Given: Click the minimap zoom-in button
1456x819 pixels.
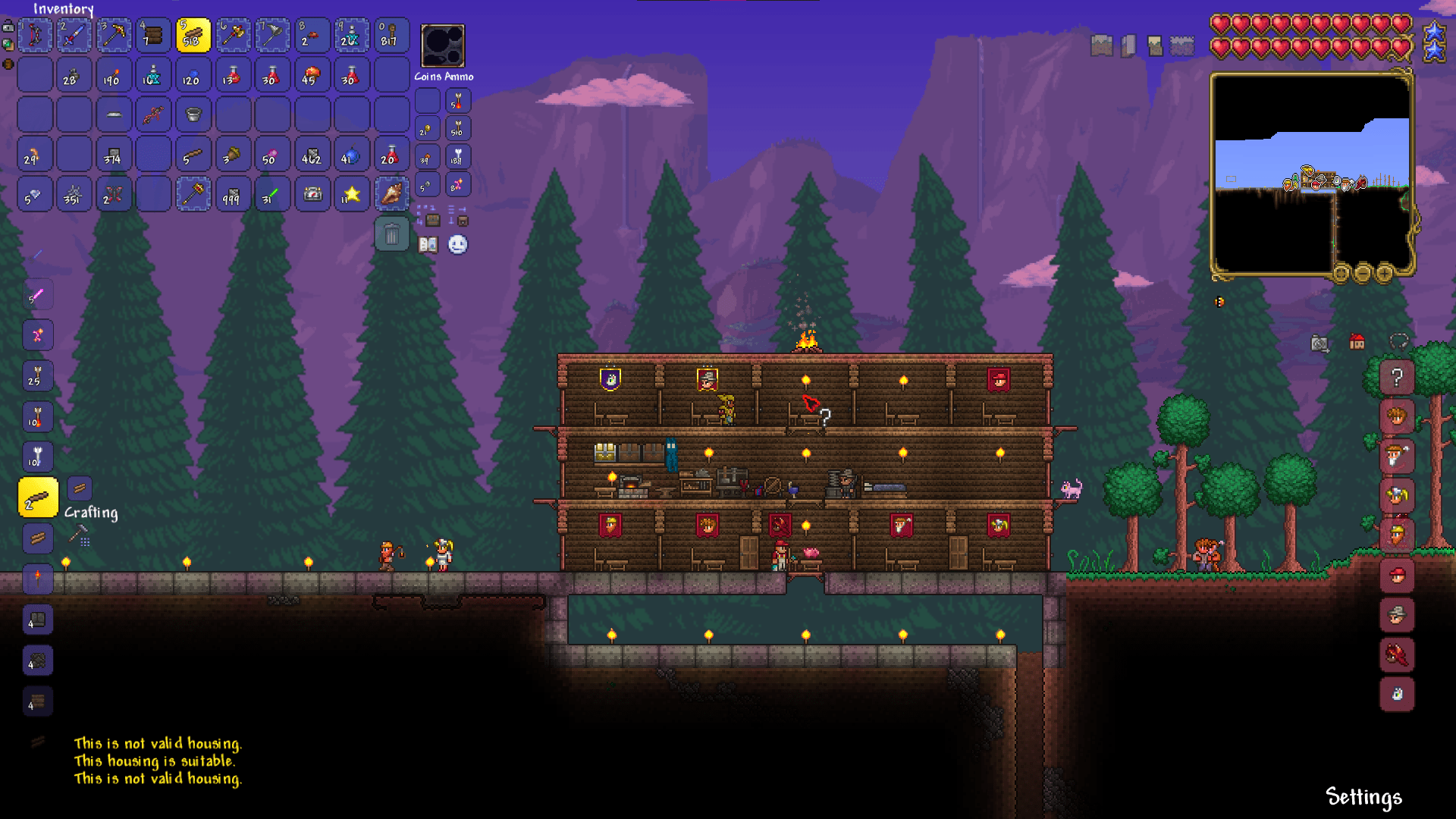Looking at the screenshot, I should 1384,273.
